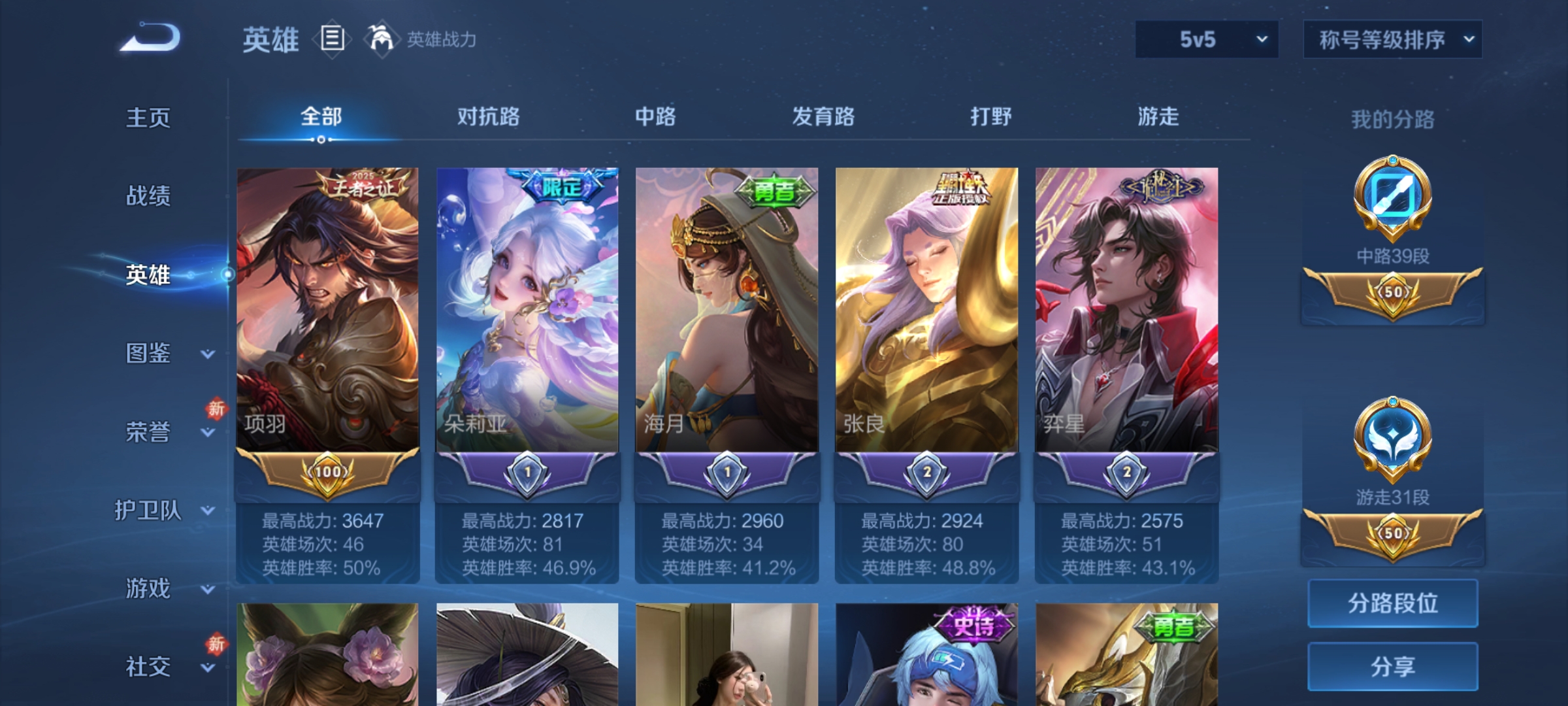This screenshot has height=706, width=1568.
Task: Open the hero list icon beside 英雄 title
Action: (331, 39)
